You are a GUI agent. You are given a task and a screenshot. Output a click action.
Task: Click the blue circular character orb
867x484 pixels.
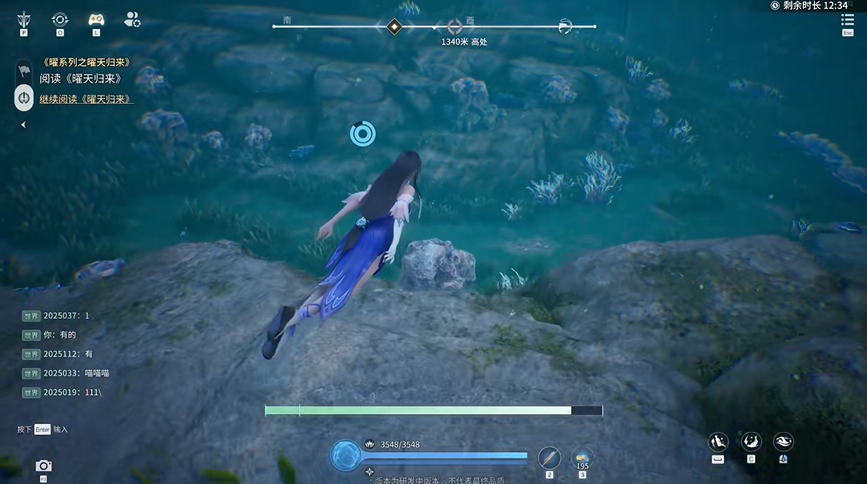point(346,456)
